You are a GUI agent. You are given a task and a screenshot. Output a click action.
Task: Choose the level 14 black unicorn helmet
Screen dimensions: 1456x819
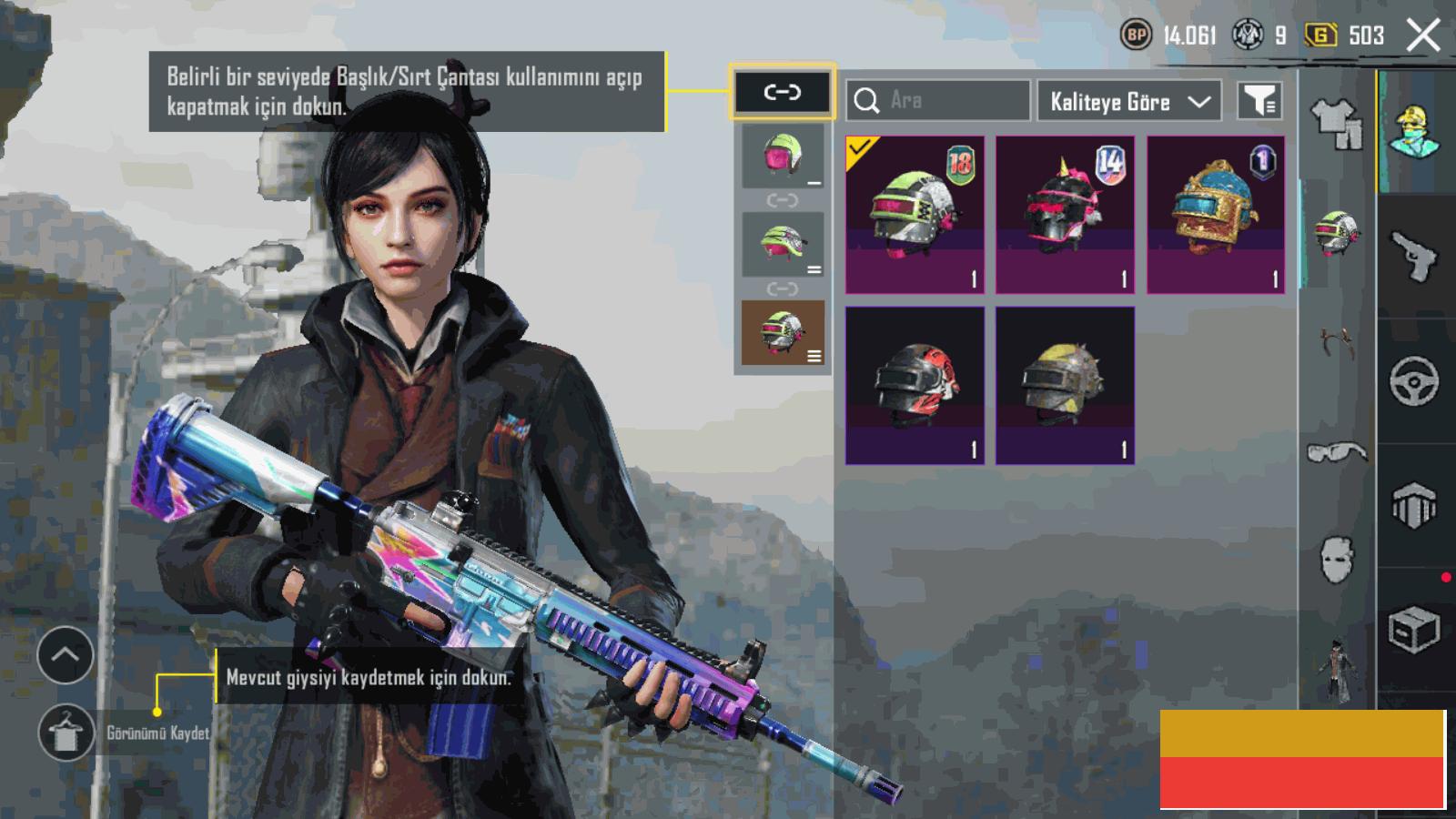pos(1065,215)
